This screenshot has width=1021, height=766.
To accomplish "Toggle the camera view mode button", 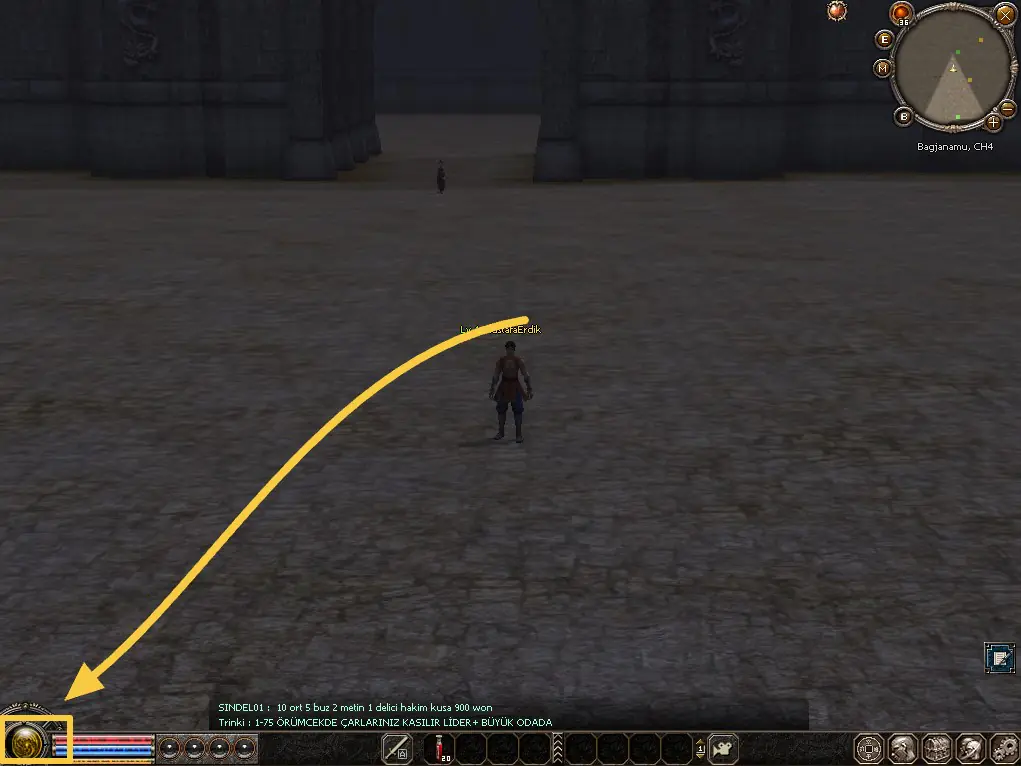I will pyautogui.click(x=724, y=747).
